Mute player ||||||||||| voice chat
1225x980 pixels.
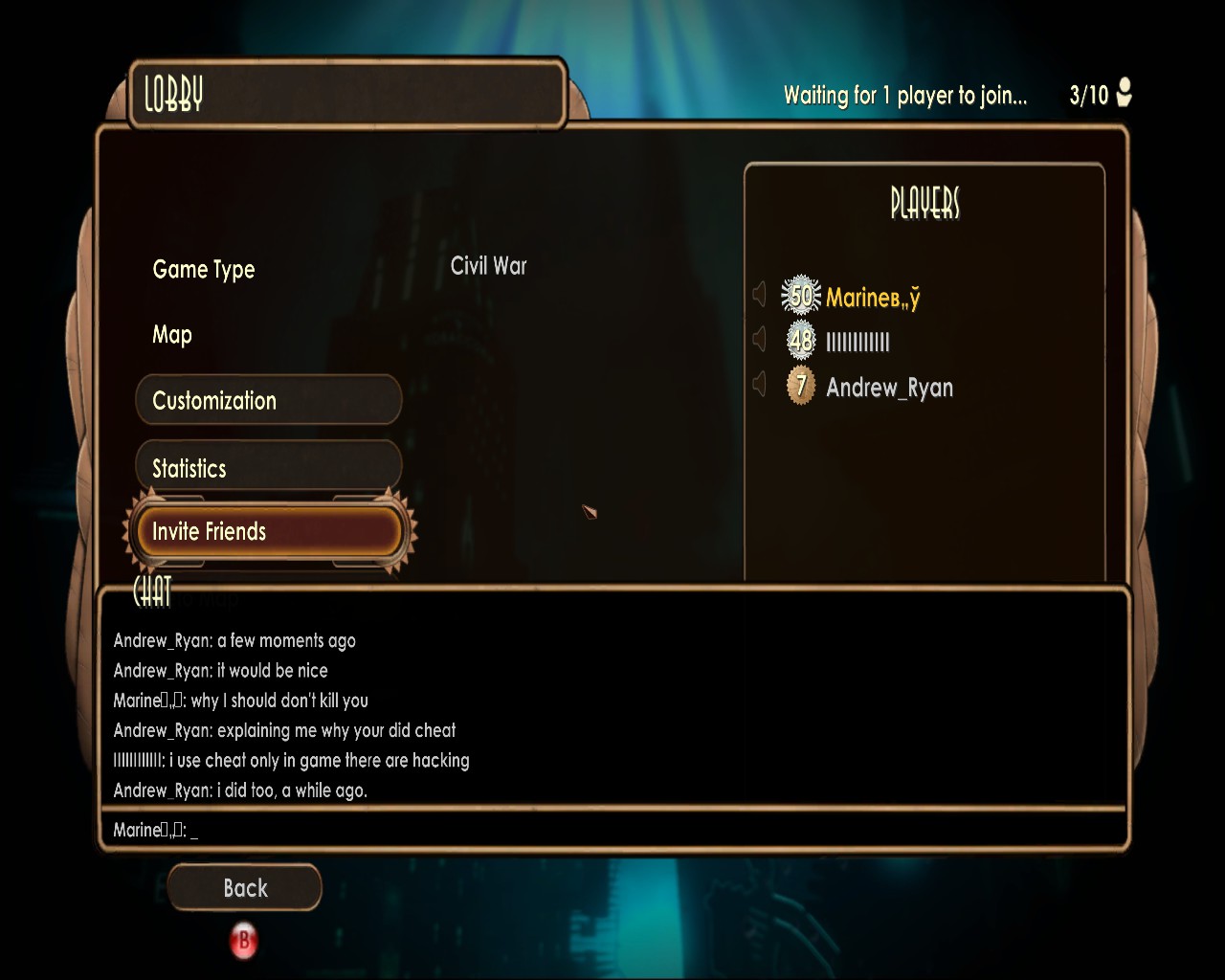point(760,339)
